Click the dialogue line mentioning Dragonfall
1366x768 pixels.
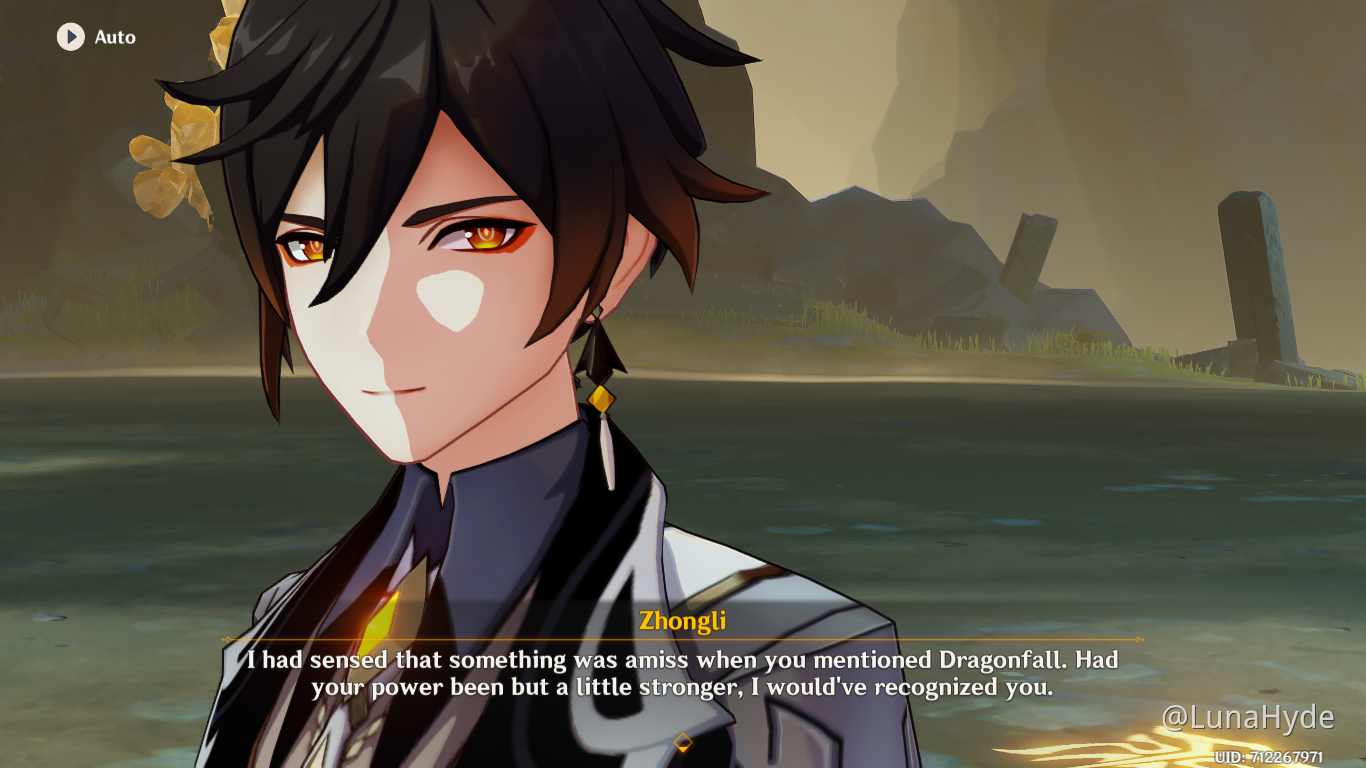tap(683, 660)
